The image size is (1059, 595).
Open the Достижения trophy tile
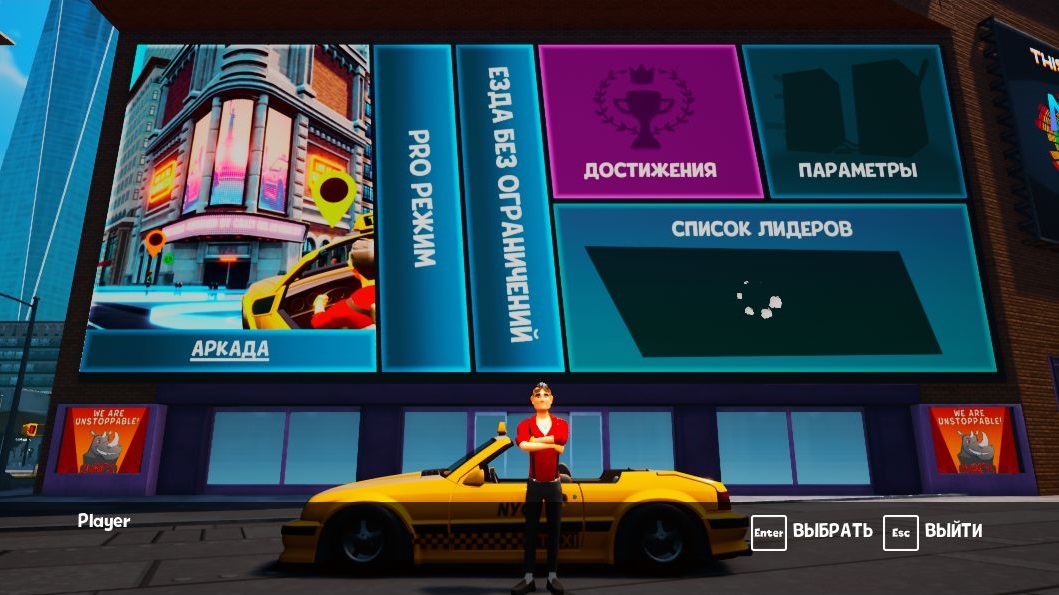click(x=649, y=122)
